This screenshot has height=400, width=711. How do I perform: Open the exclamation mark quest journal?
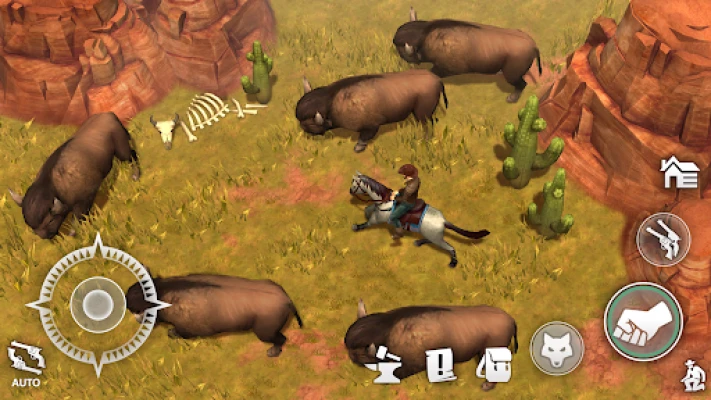[x=440, y=367]
